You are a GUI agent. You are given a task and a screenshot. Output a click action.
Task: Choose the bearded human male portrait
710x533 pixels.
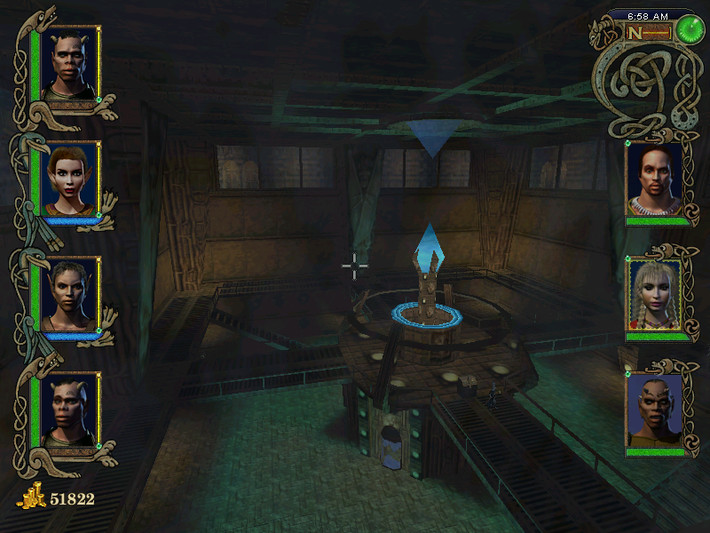[655, 178]
